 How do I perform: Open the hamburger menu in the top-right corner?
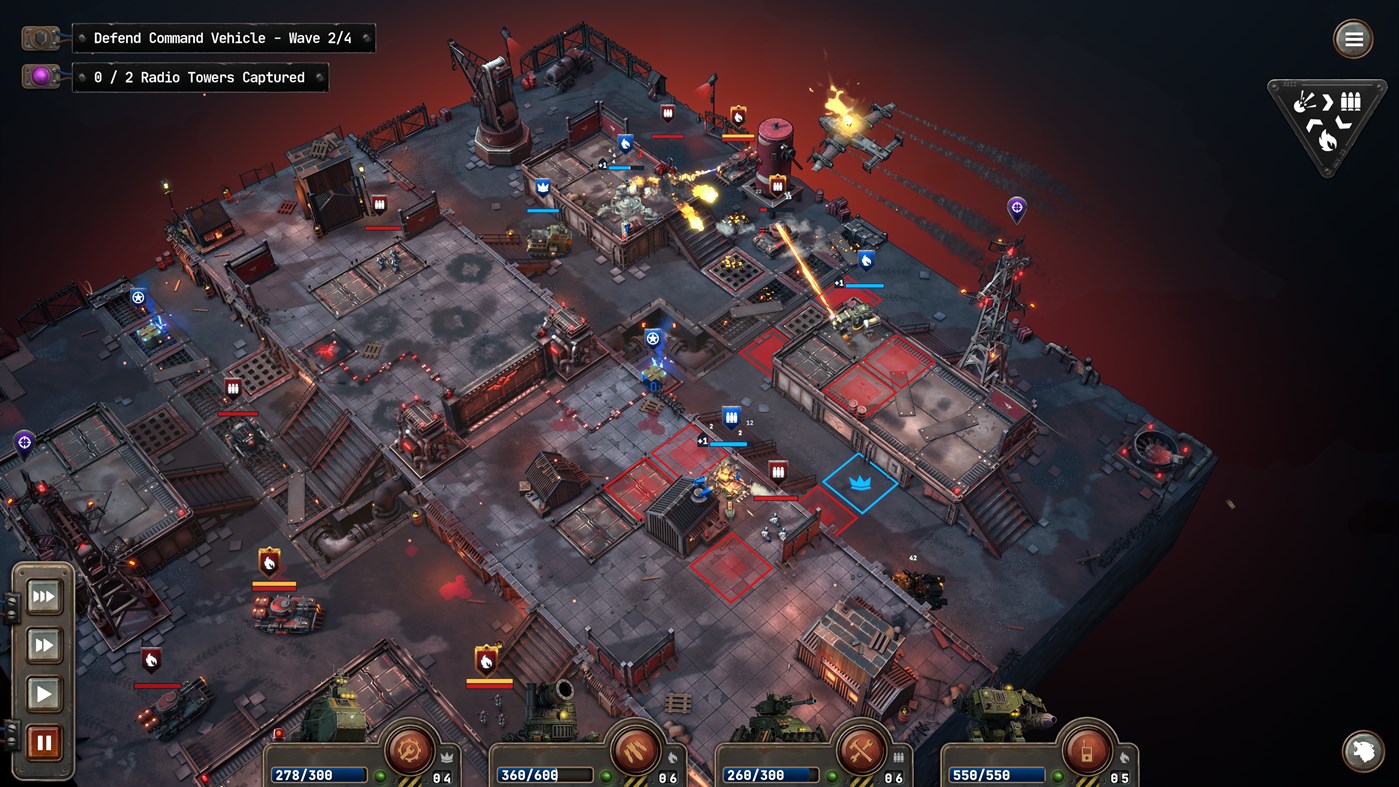(x=1353, y=39)
